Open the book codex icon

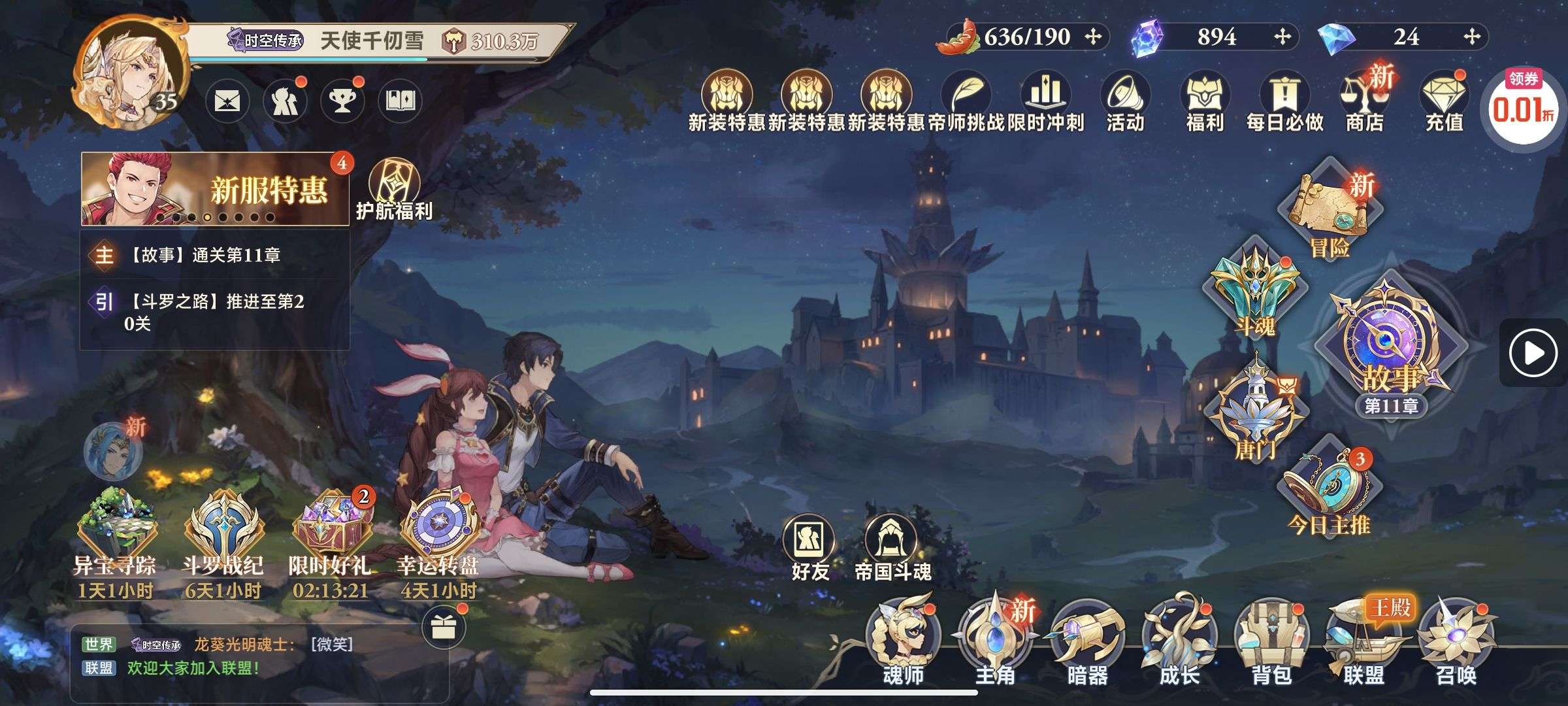(400, 101)
